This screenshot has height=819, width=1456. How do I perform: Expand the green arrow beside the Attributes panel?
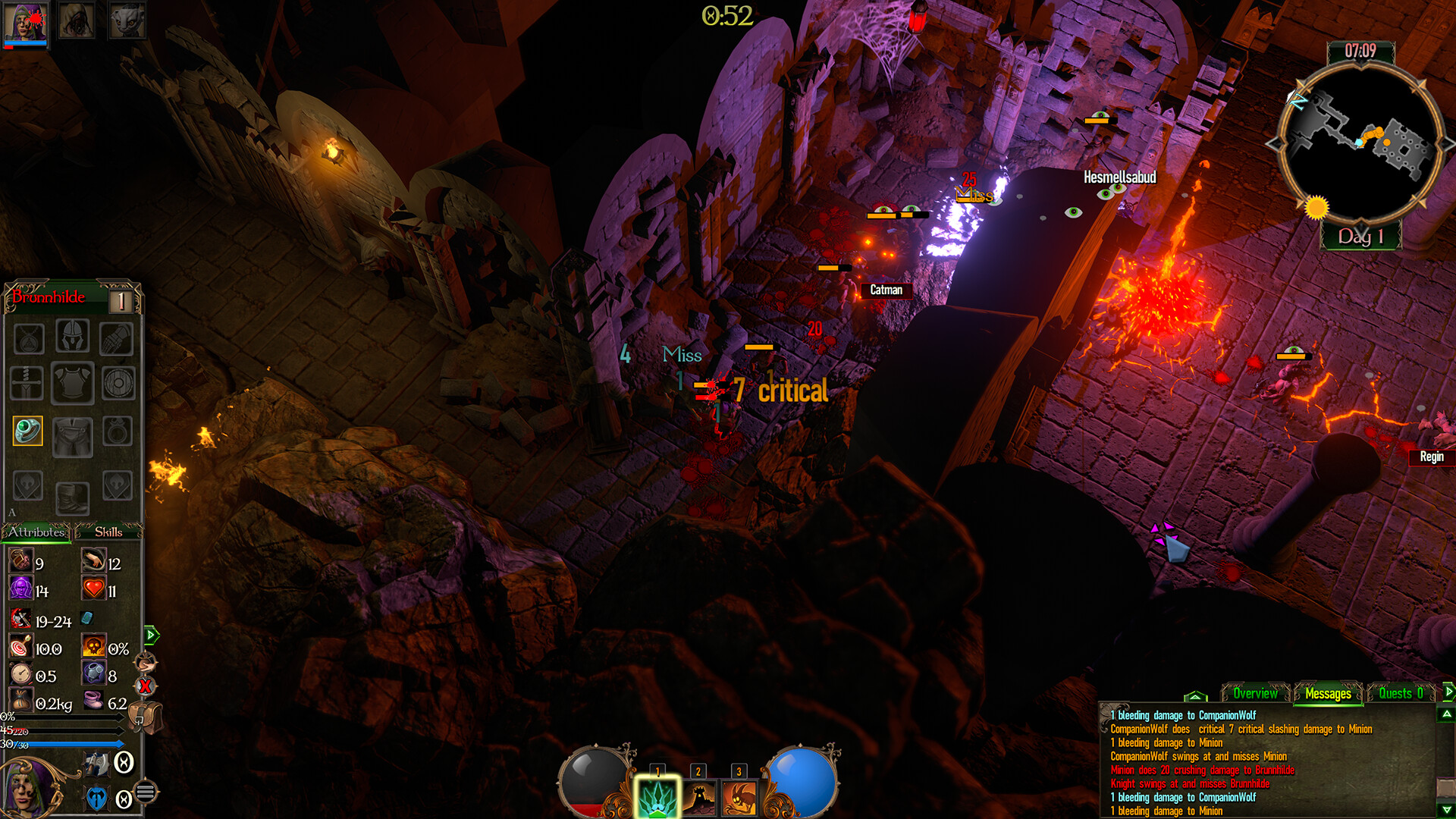[x=150, y=635]
